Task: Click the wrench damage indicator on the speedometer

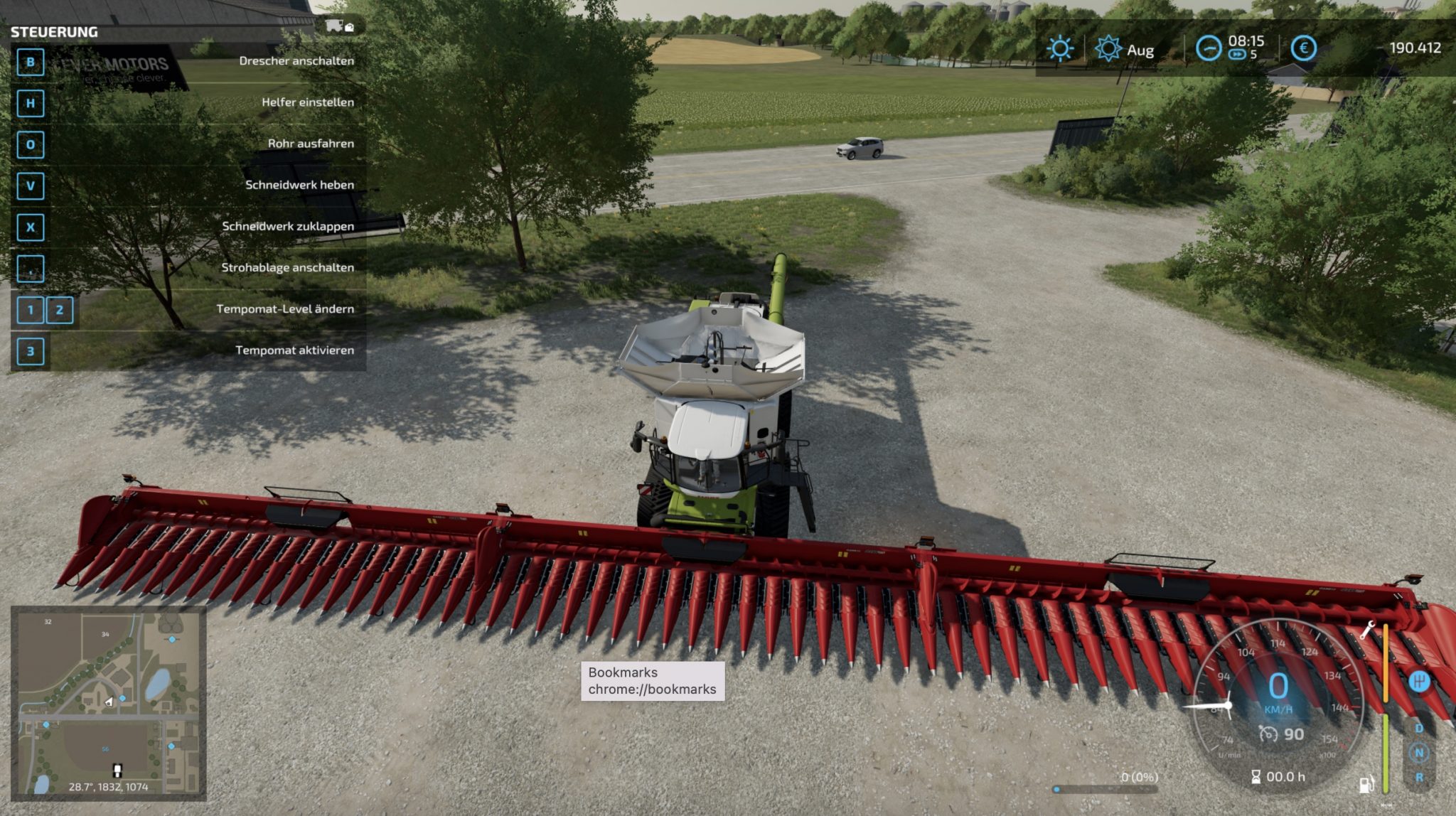Action: coord(1369,630)
